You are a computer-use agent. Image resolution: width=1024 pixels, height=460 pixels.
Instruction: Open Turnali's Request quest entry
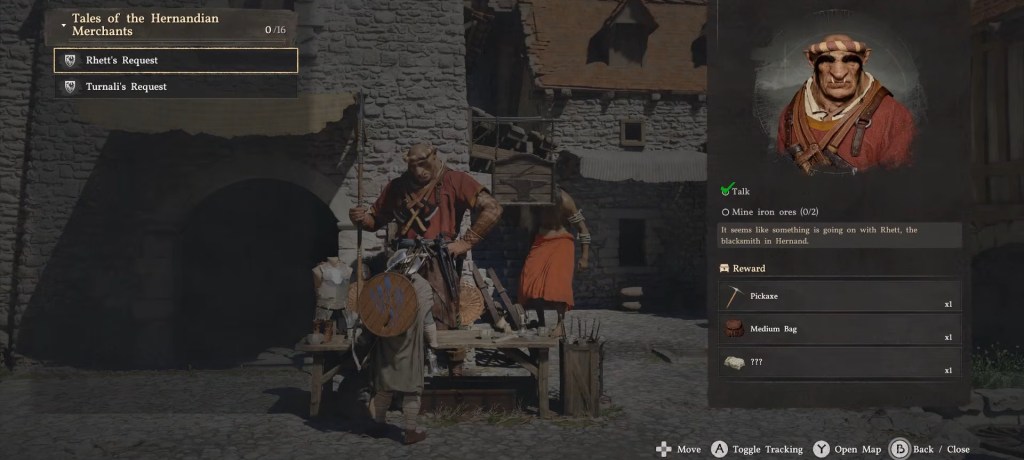click(x=176, y=87)
